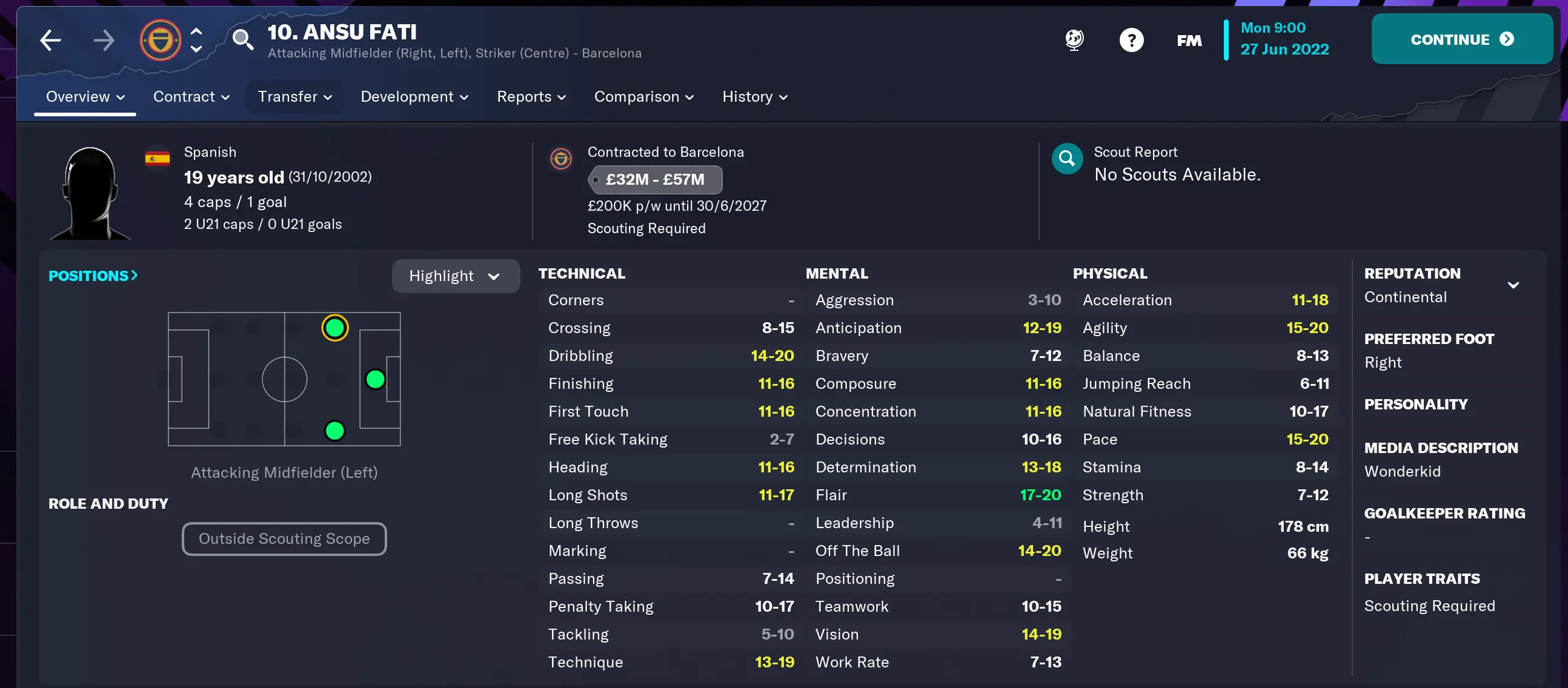This screenshot has height=688, width=1568.
Task: Open the club switcher up/down chevrons
Action: (195, 39)
